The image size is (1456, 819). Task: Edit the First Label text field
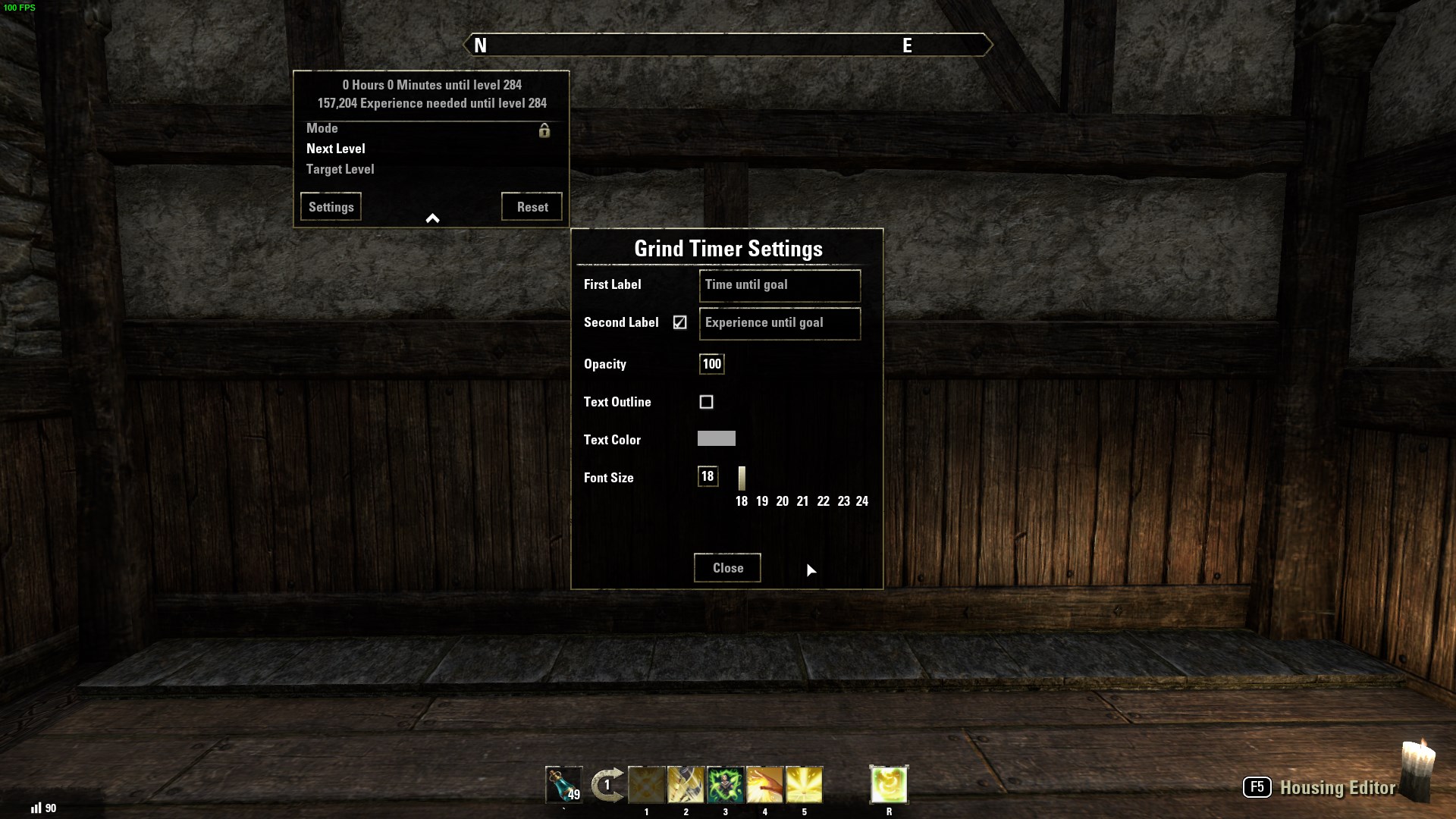779,285
